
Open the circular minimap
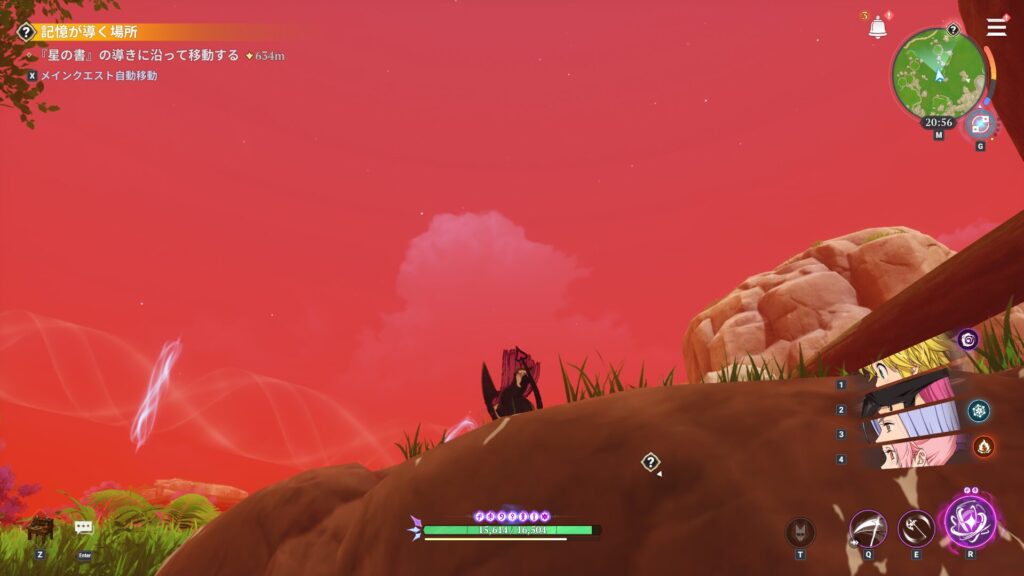[x=939, y=72]
